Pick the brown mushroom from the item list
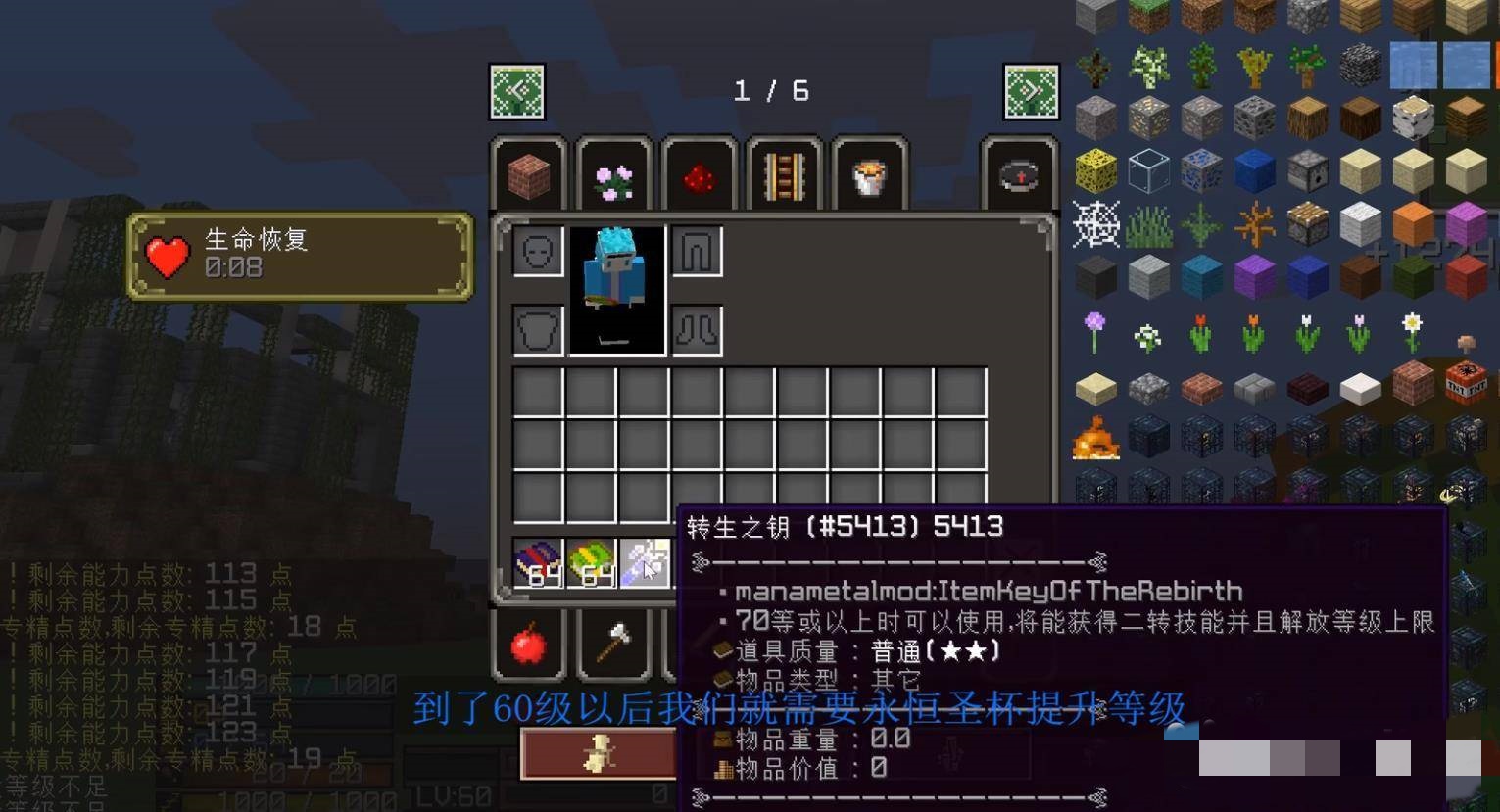Image resolution: width=1500 pixels, height=812 pixels. tap(1466, 342)
